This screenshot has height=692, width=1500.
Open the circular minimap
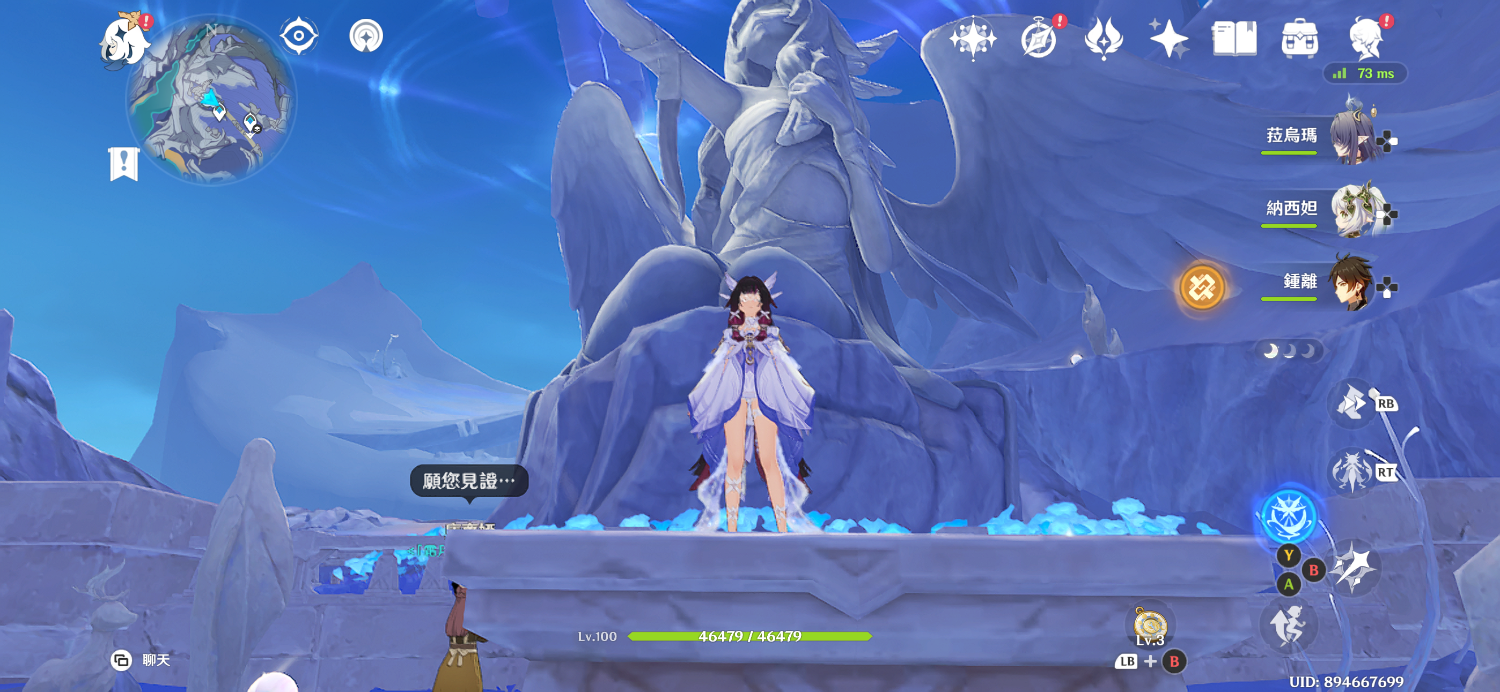(211, 100)
